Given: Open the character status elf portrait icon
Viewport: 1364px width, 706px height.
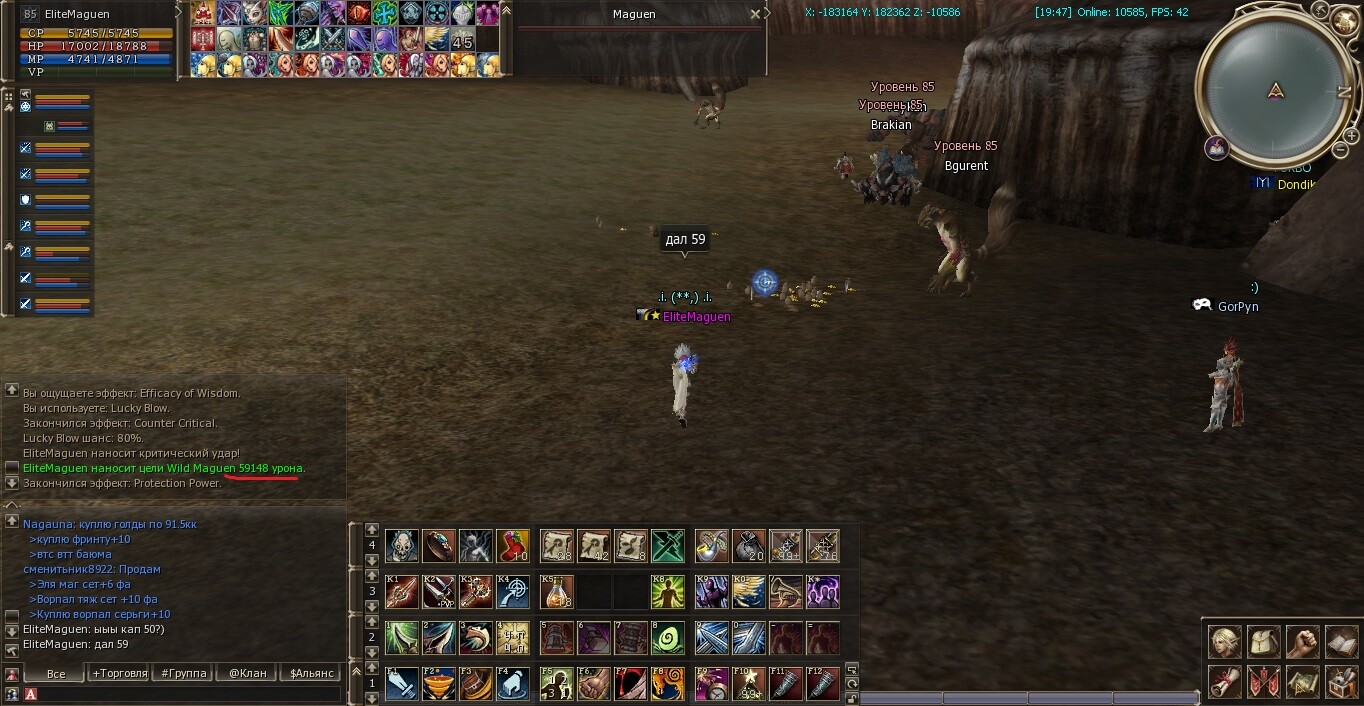Looking at the screenshot, I should pos(1224,641).
